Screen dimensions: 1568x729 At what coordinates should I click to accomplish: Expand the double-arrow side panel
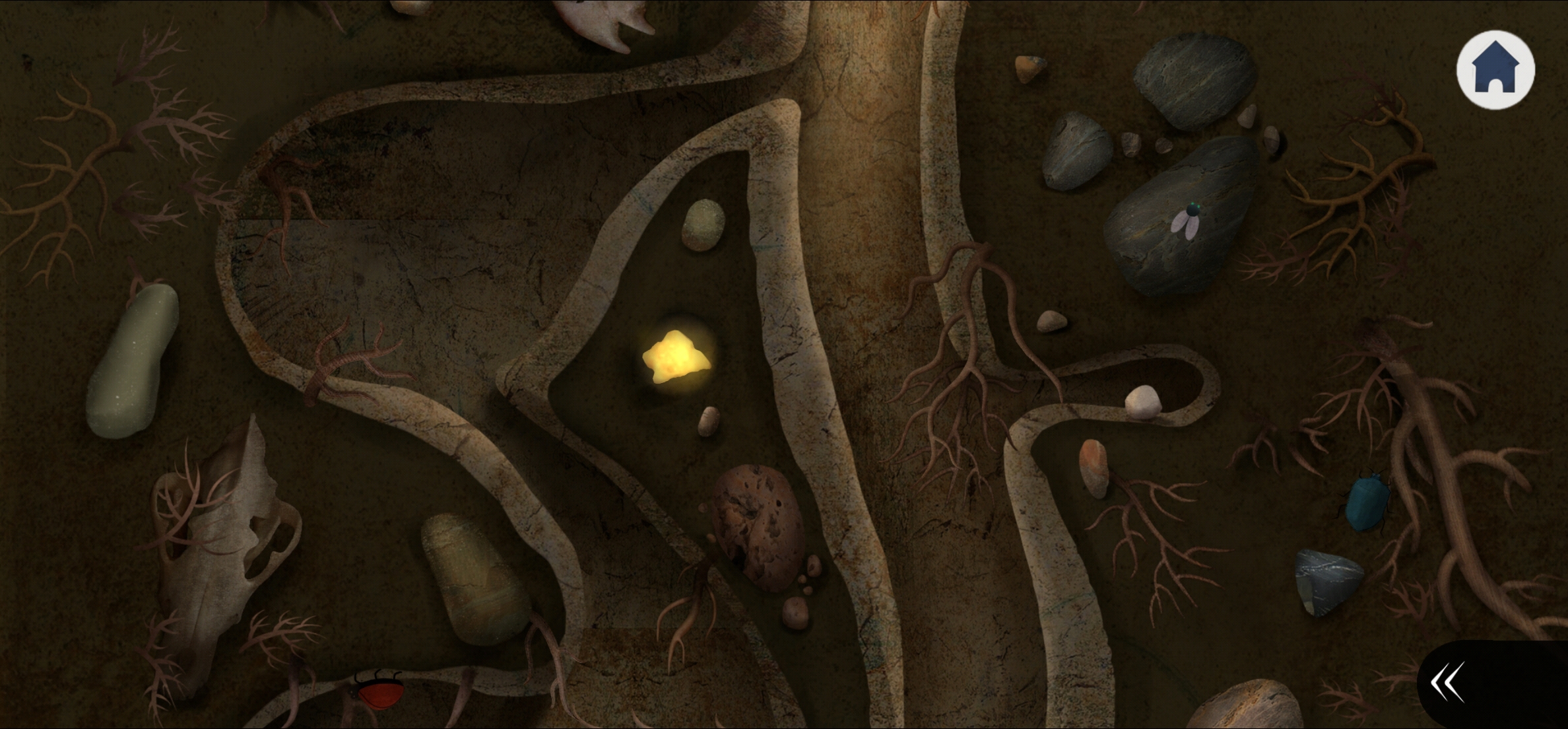1448,682
